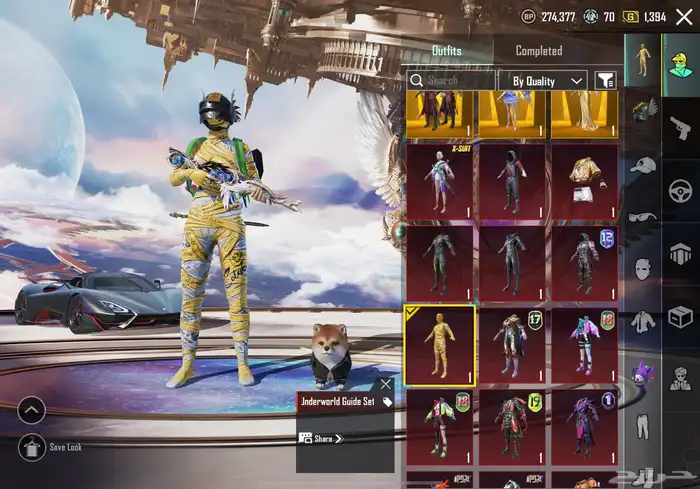Open the shirt tops category
Image resolution: width=700 pixels, height=489 pixels.
coord(643,321)
